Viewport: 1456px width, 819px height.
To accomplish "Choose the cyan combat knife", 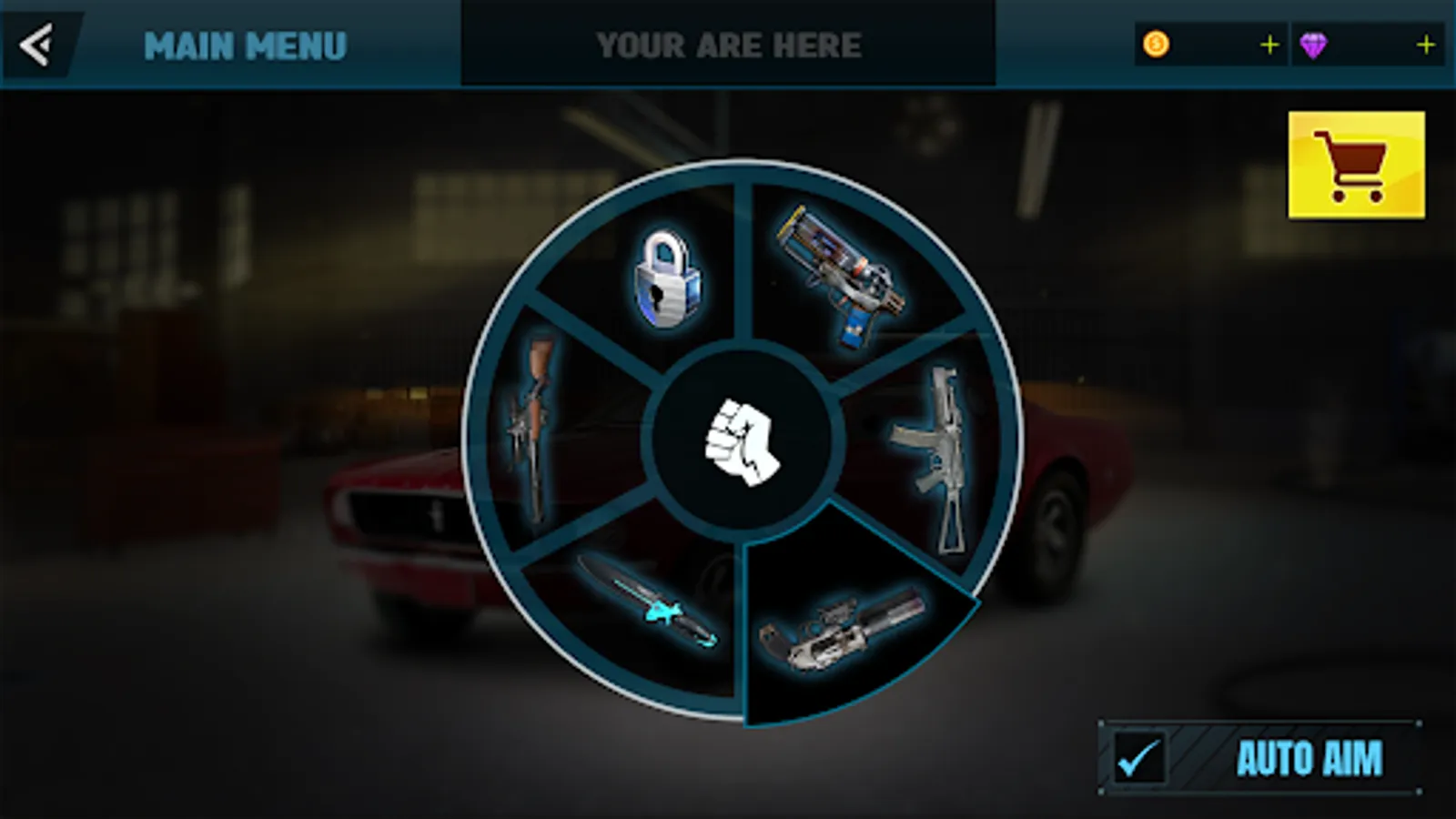I will point(648,601).
